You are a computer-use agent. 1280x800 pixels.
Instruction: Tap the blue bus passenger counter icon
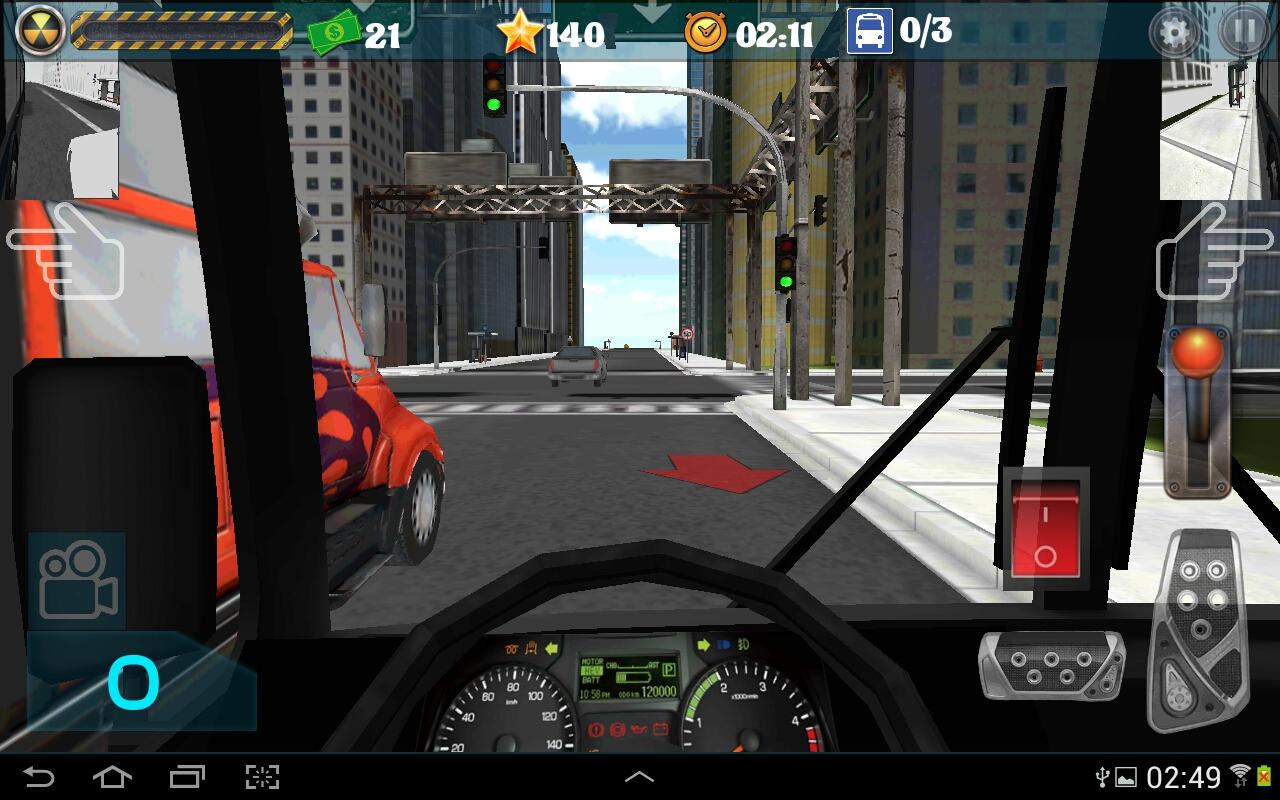(870, 31)
